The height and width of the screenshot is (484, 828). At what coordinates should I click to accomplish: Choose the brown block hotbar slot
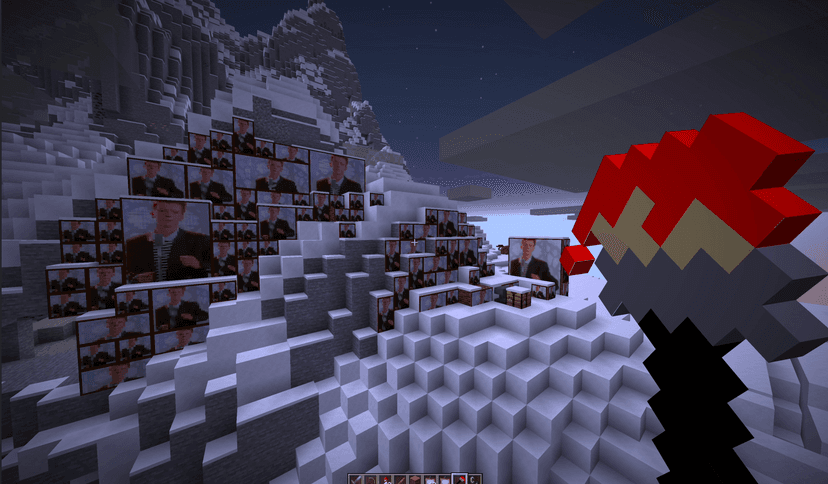coord(415,479)
